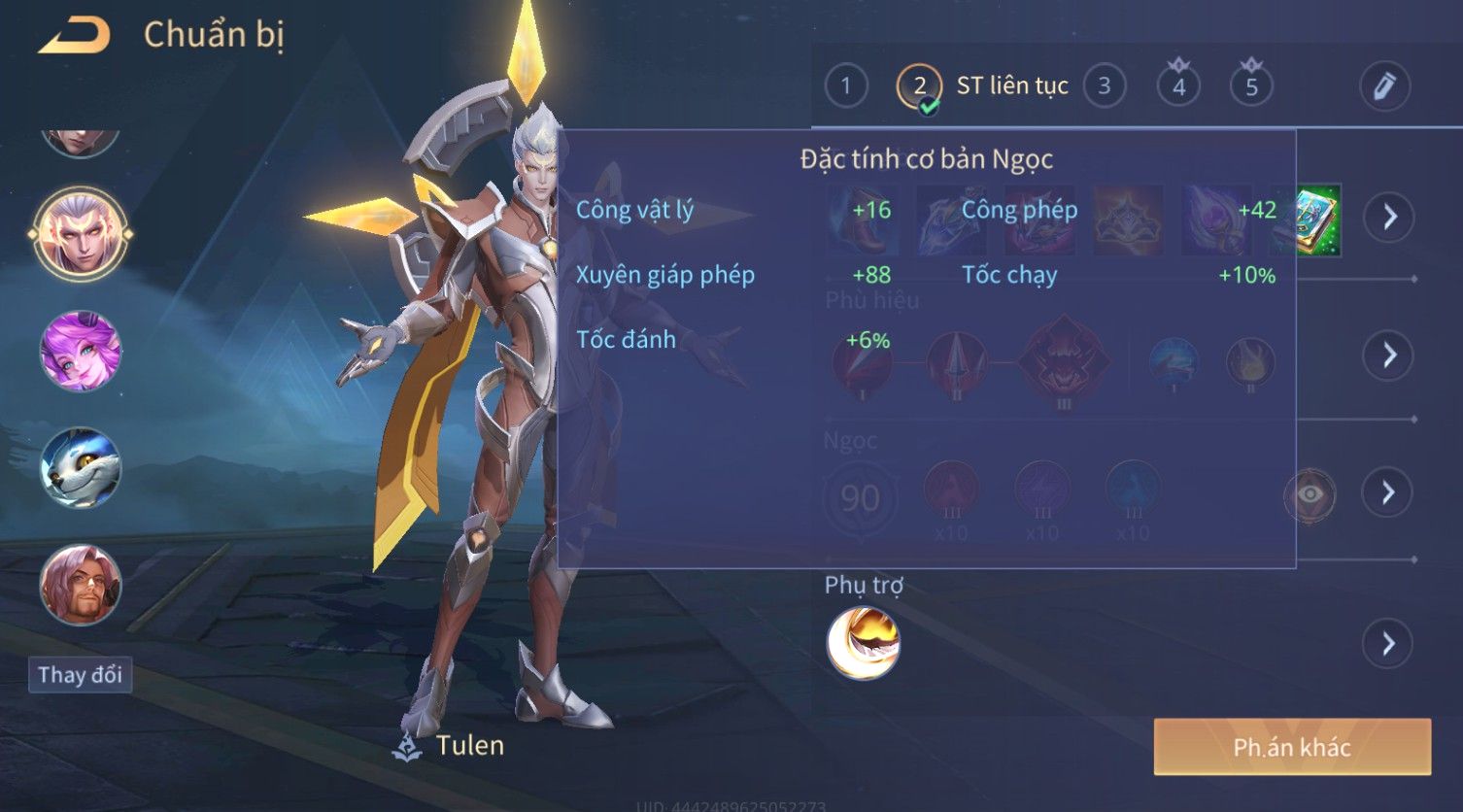Choose the Tulen hero portrait
The image size is (1463, 812).
pyautogui.click(x=81, y=233)
